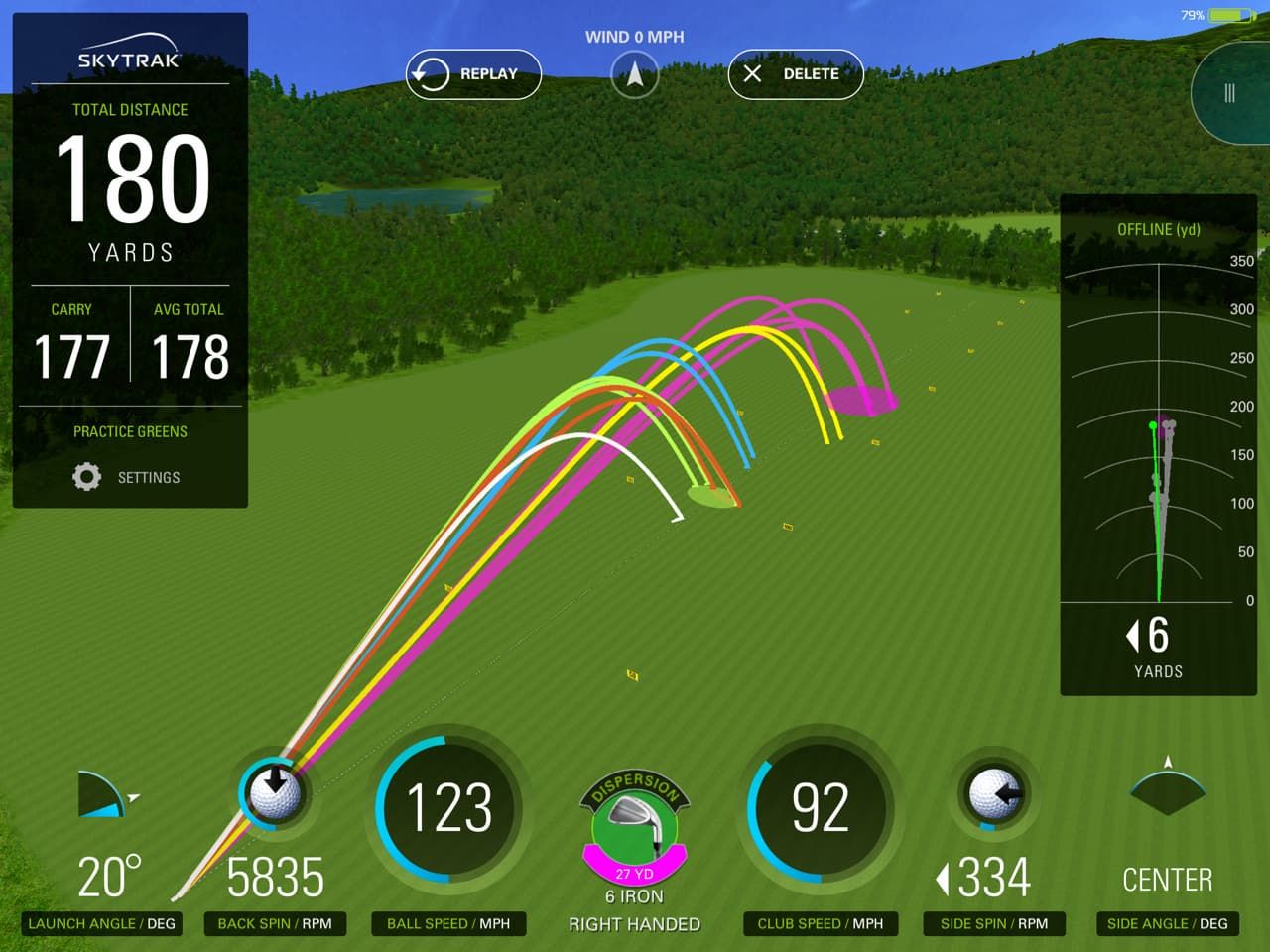
Task: Open the slide-out panel with the three-bars icon
Action: (x=1228, y=91)
